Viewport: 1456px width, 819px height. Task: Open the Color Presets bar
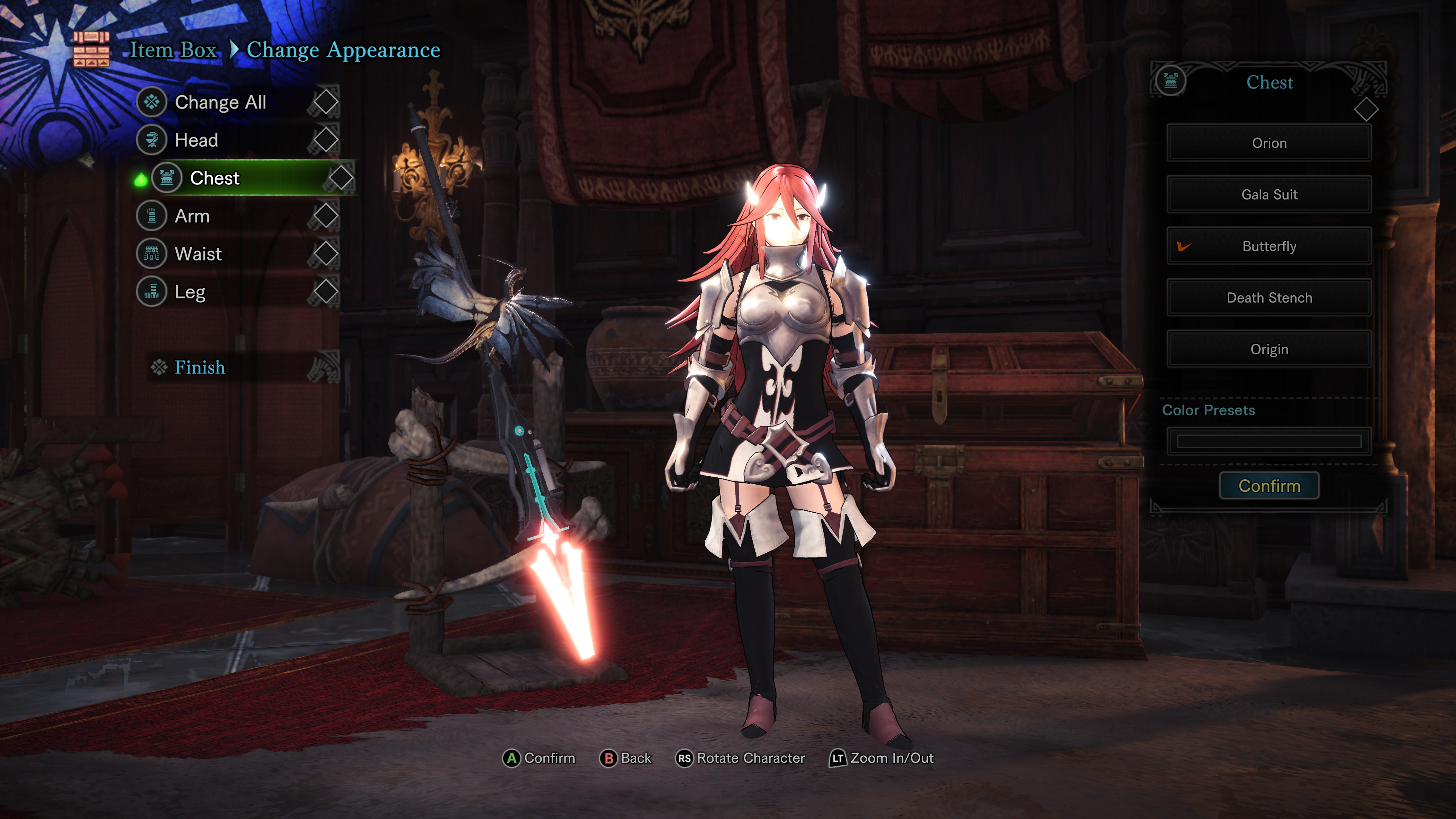[x=1269, y=441]
